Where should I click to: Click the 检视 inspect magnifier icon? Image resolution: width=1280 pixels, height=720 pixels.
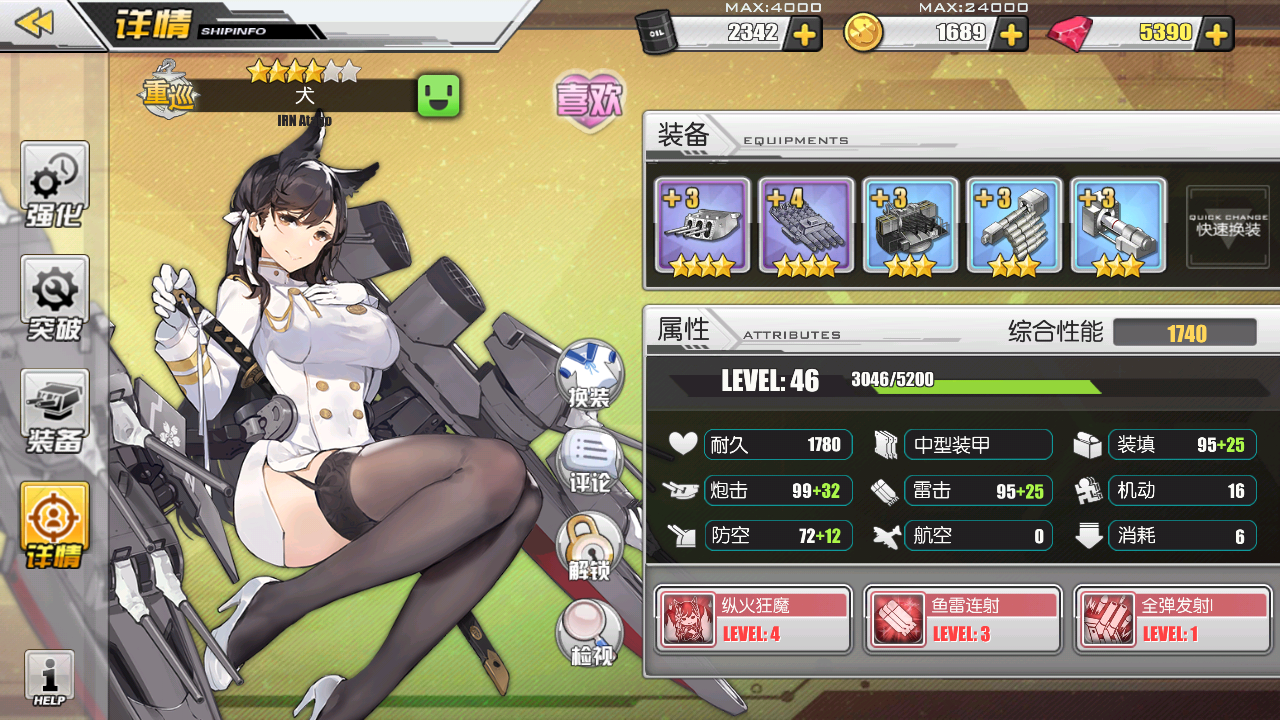click(x=588, y=633)
